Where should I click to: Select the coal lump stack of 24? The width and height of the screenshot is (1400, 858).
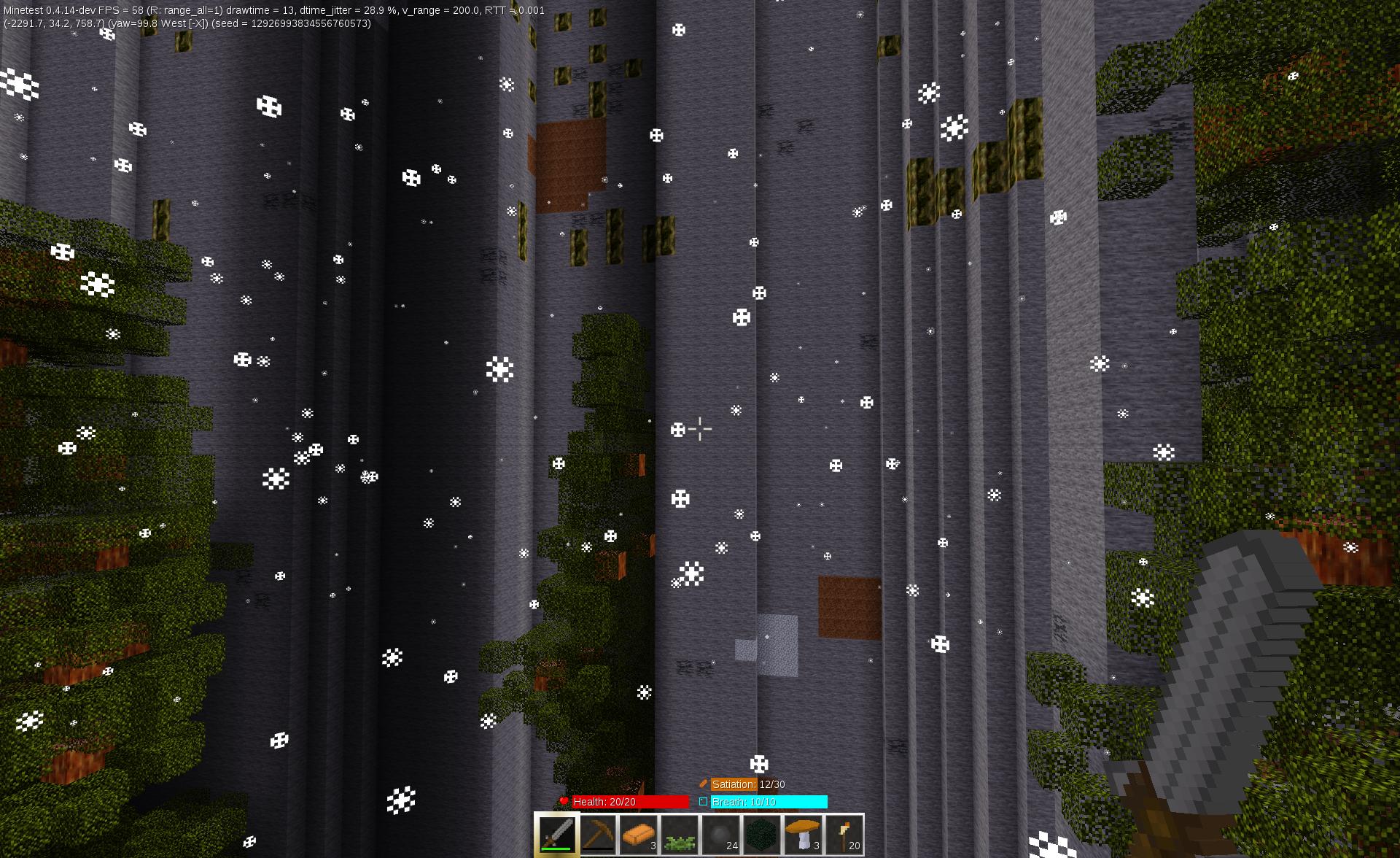(721, 833)
